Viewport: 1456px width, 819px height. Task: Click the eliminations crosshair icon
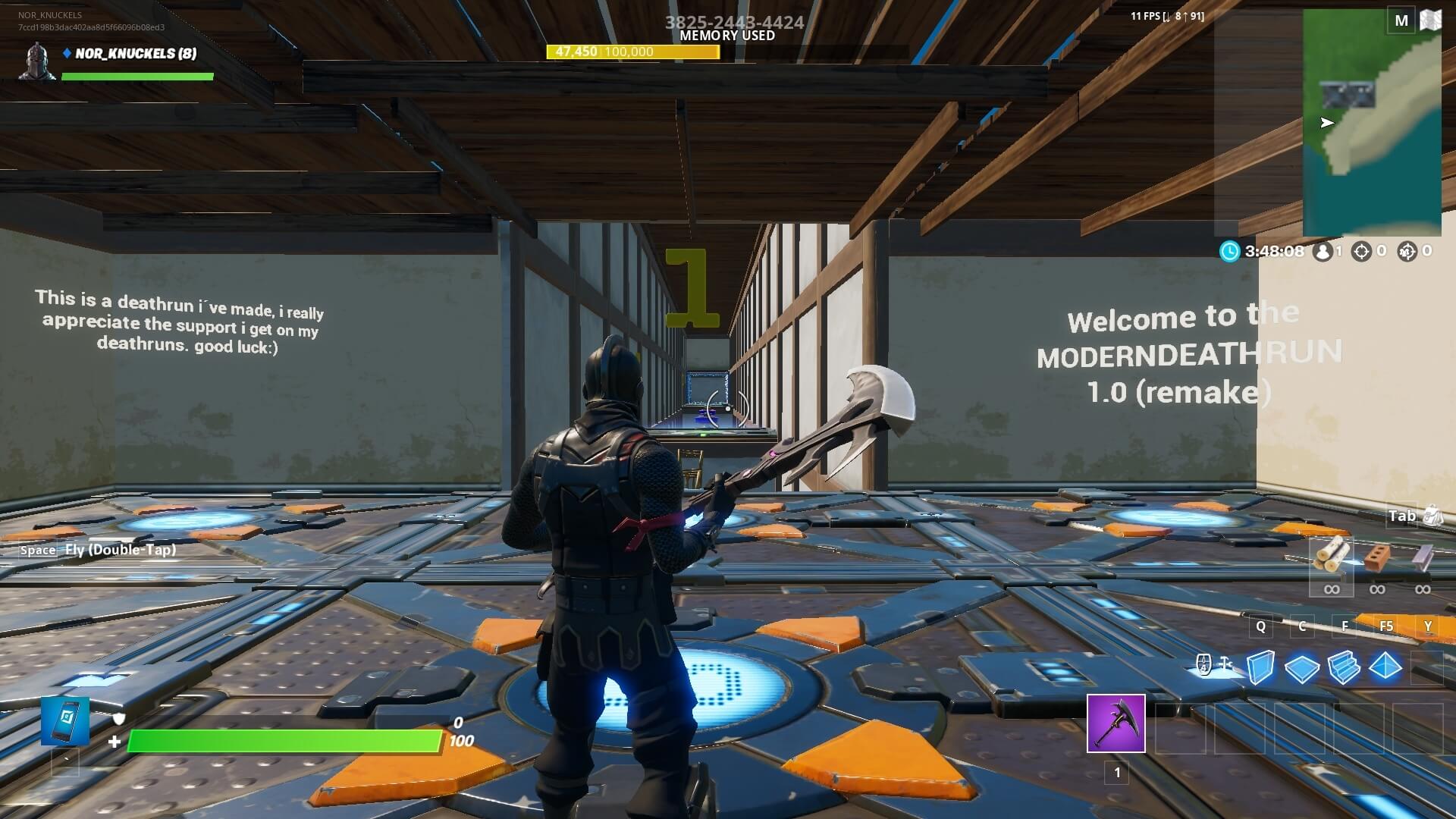(x=1365, y=251)
